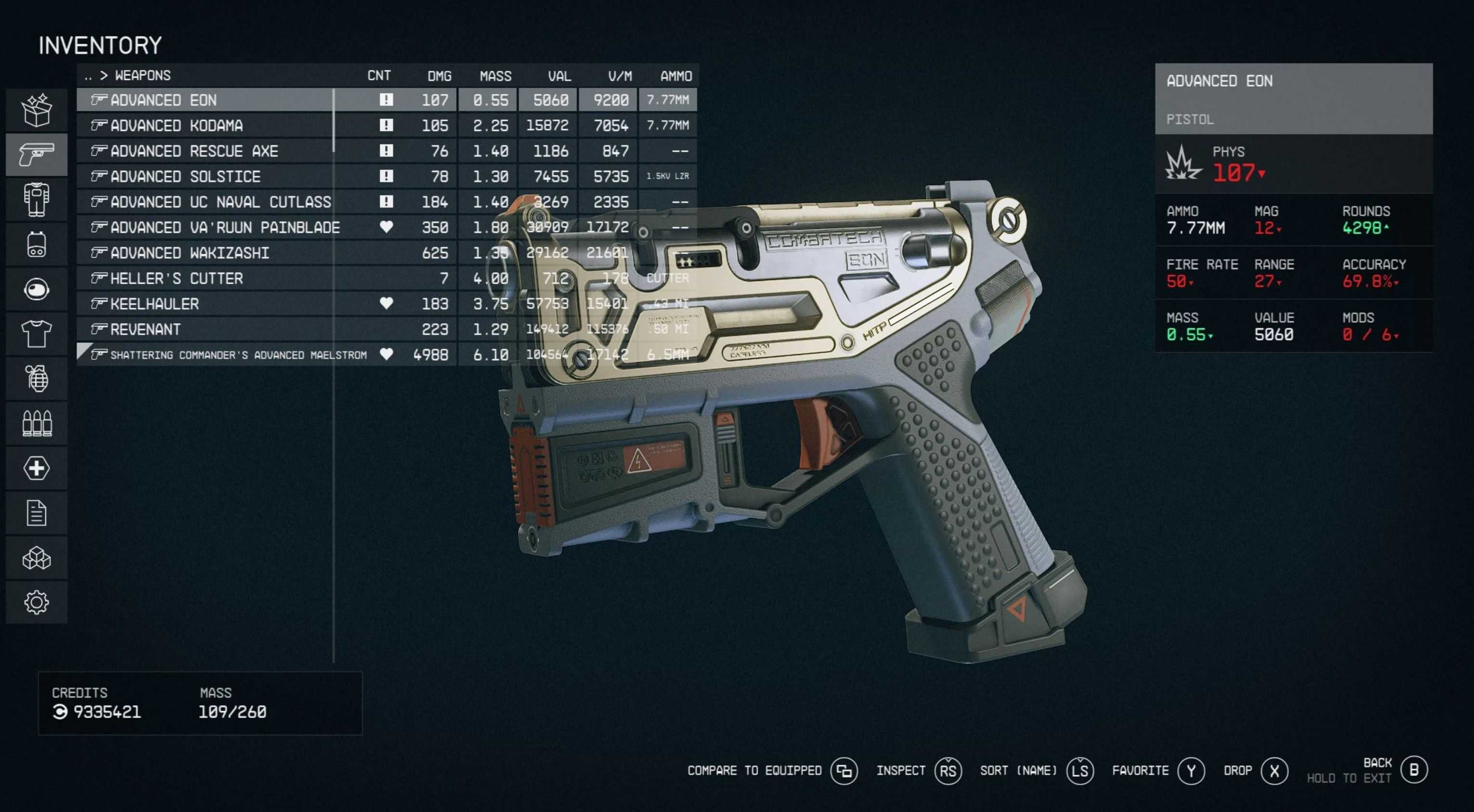1474x812 pixels.
Task: Sort the list by DMG column
Action: point(439,76)
